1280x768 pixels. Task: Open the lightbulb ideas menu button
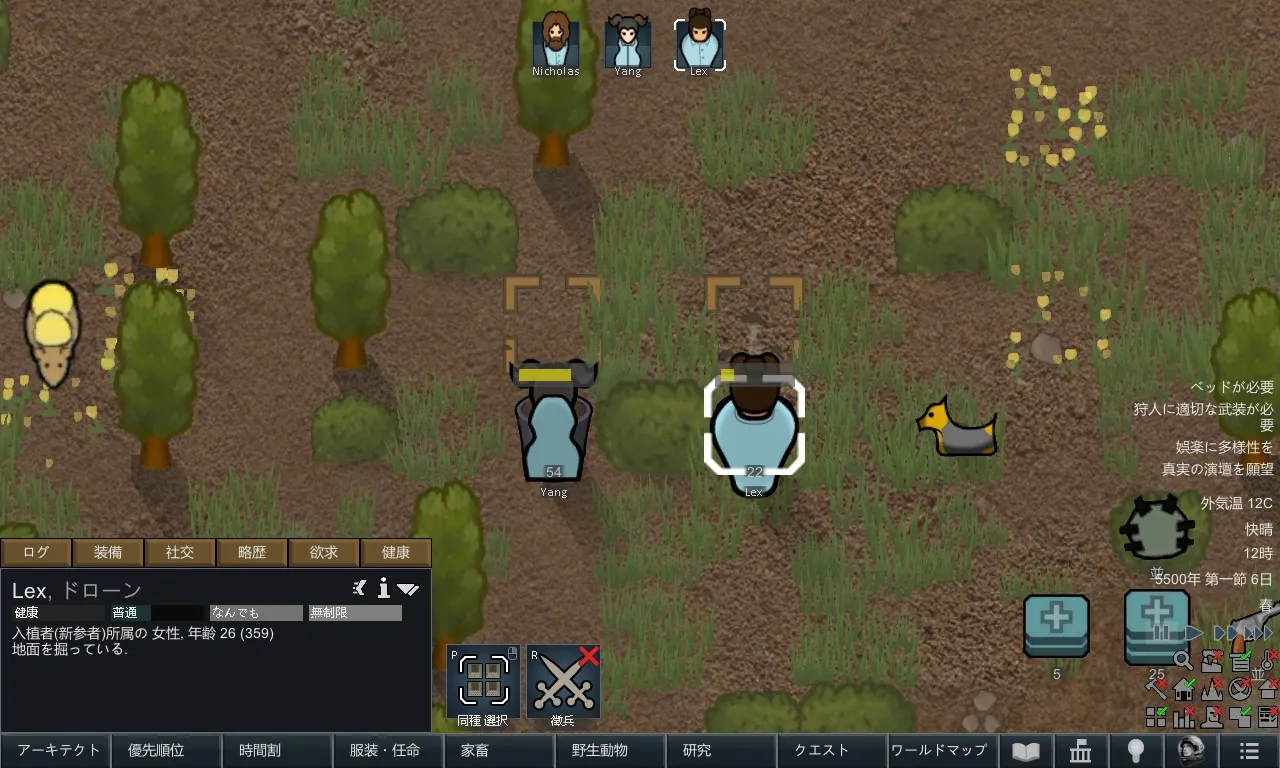(1136, 750)
